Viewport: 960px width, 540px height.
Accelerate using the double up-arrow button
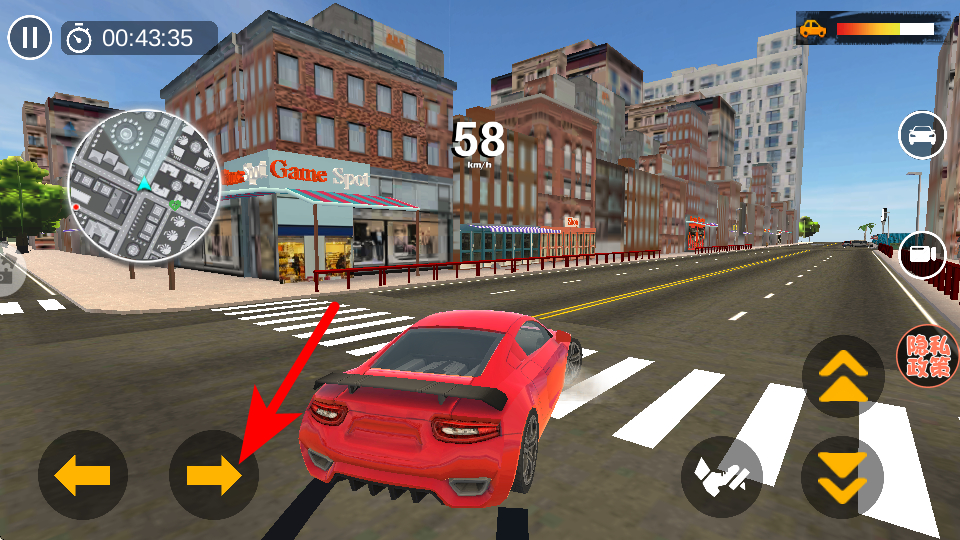click(843, 377)
